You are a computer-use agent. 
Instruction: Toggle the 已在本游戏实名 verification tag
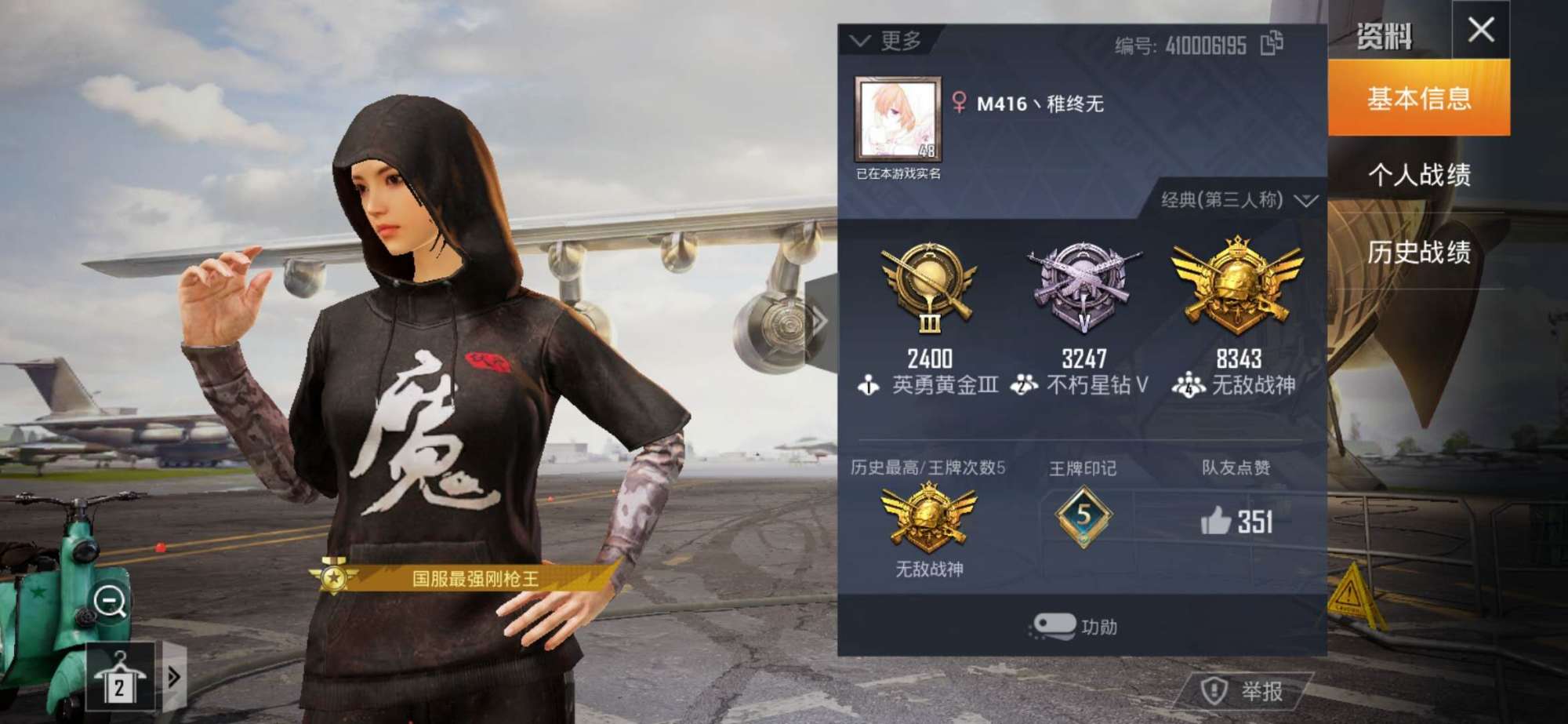tap(897, 174)
